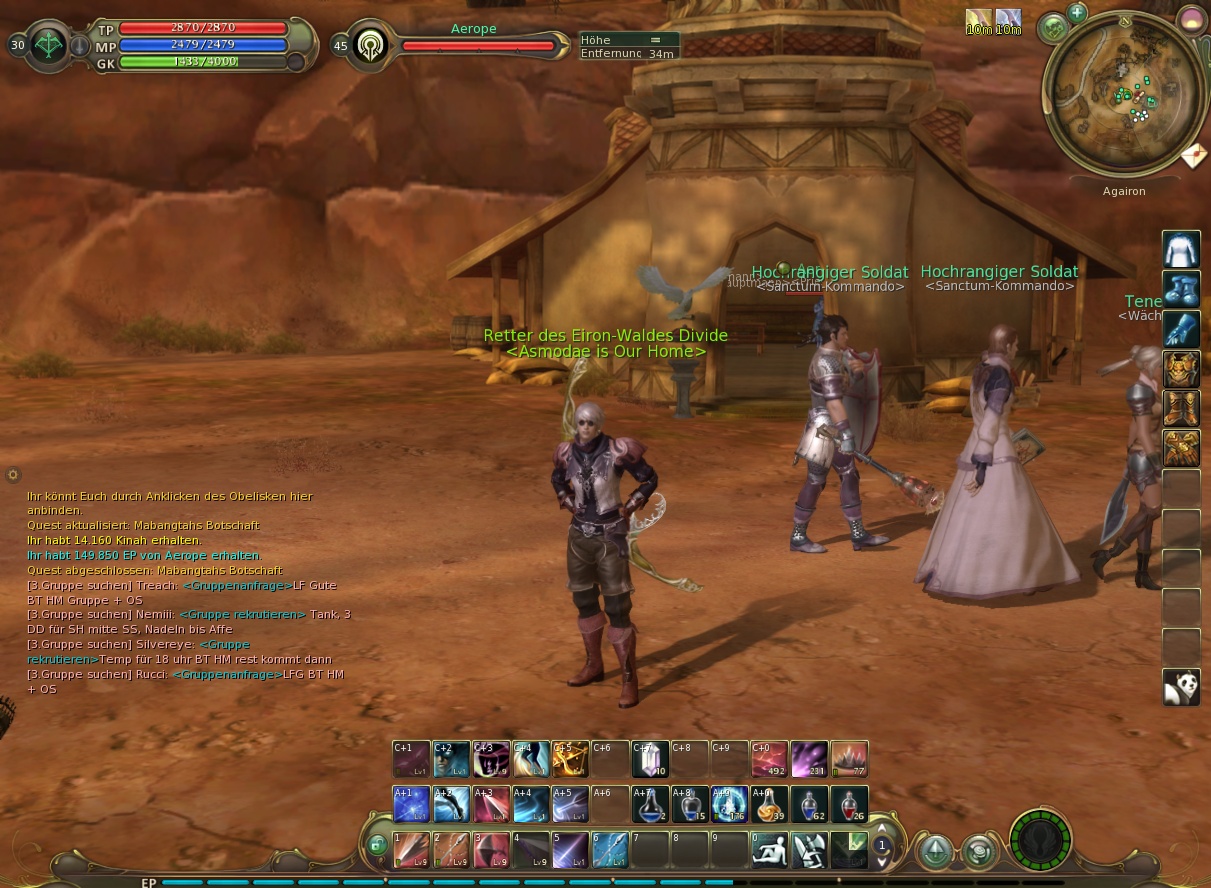Select the golden chest armor slot
1211x888 pixels.
coord(1181,369)
